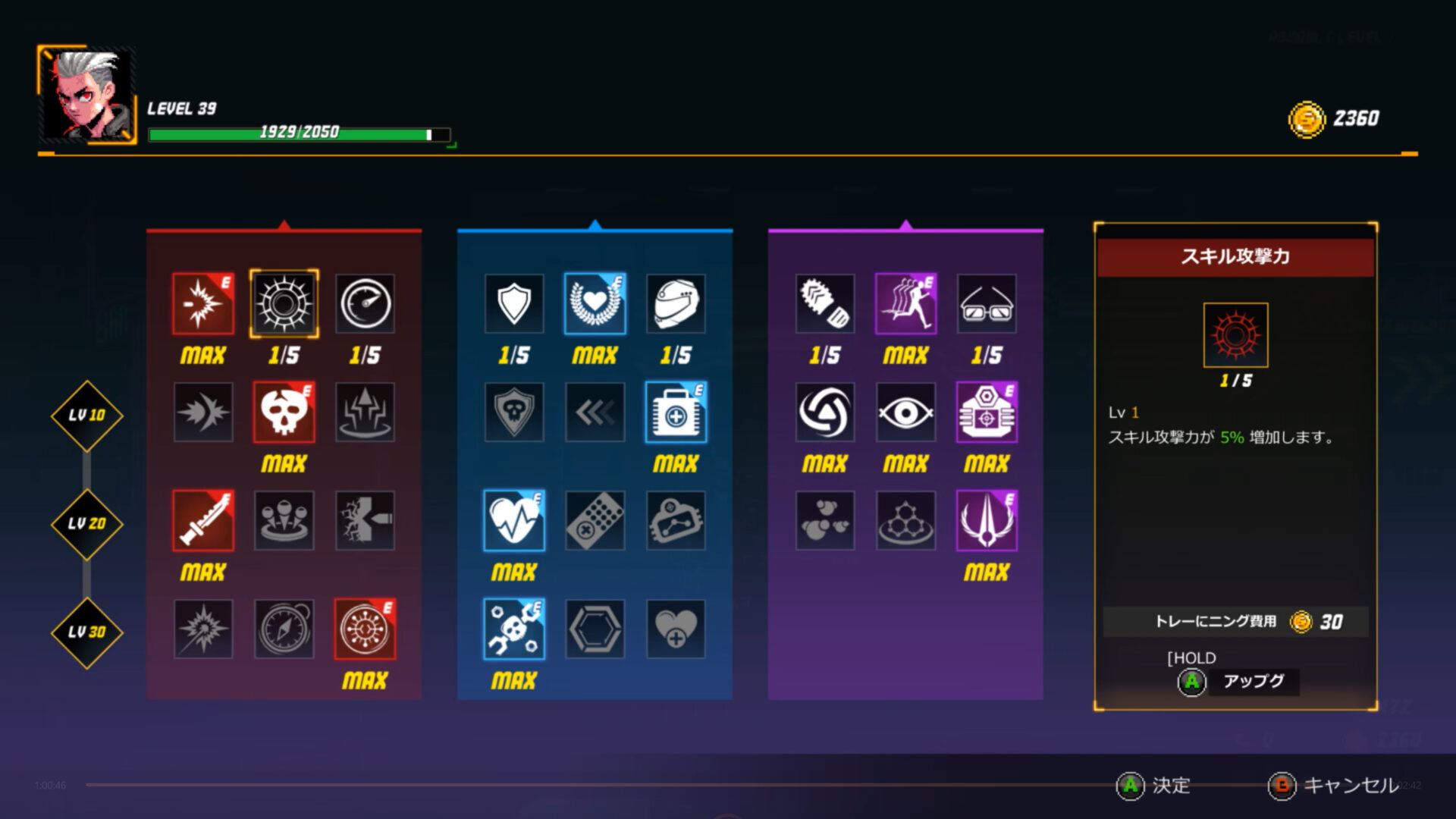Select the heartbeat pulse skill
Screen dimensions: 1456x819
(514, 521)
